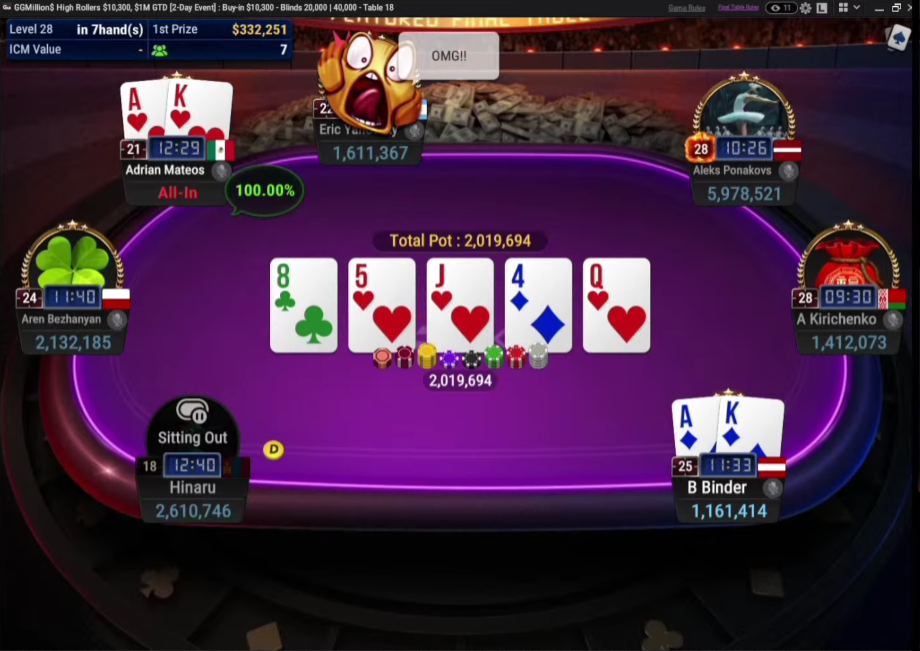This screenshot has width=920, height=651.
Task: Click A Kirichenko red bag avatar
Action: click(848, 262)
